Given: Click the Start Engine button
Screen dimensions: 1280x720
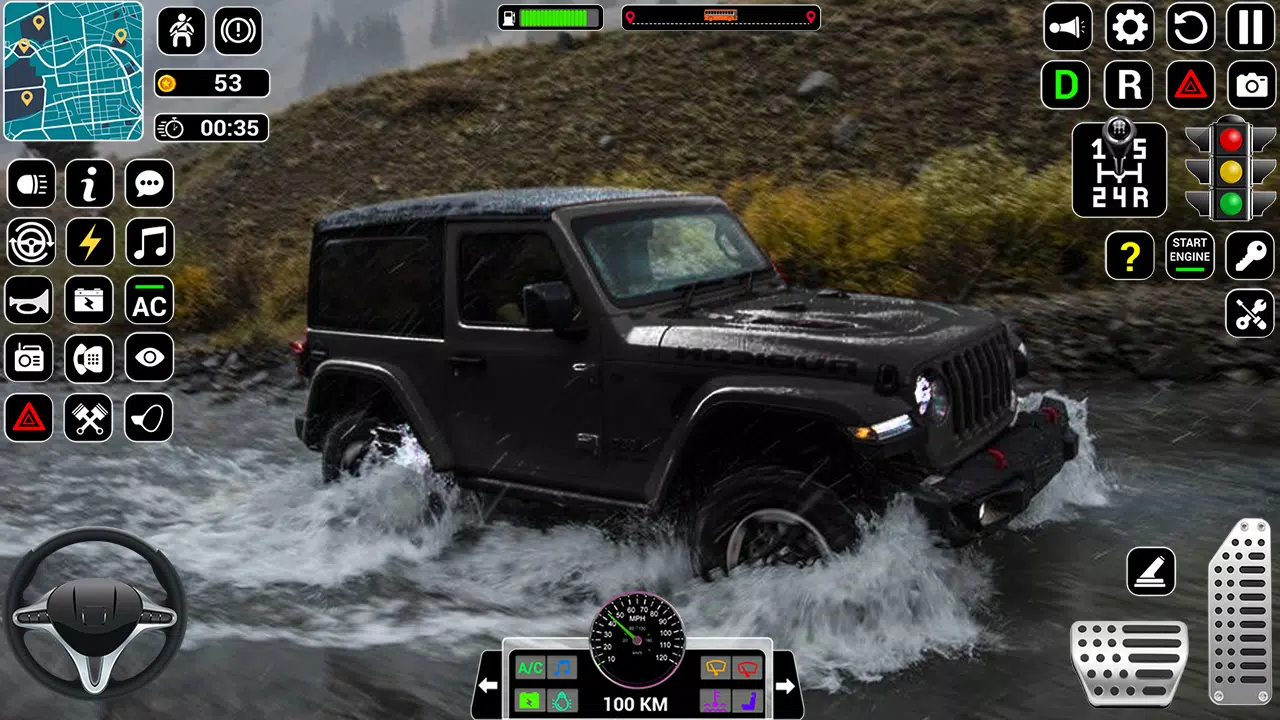Looking at the screenshot, I should coord(1190,256).
